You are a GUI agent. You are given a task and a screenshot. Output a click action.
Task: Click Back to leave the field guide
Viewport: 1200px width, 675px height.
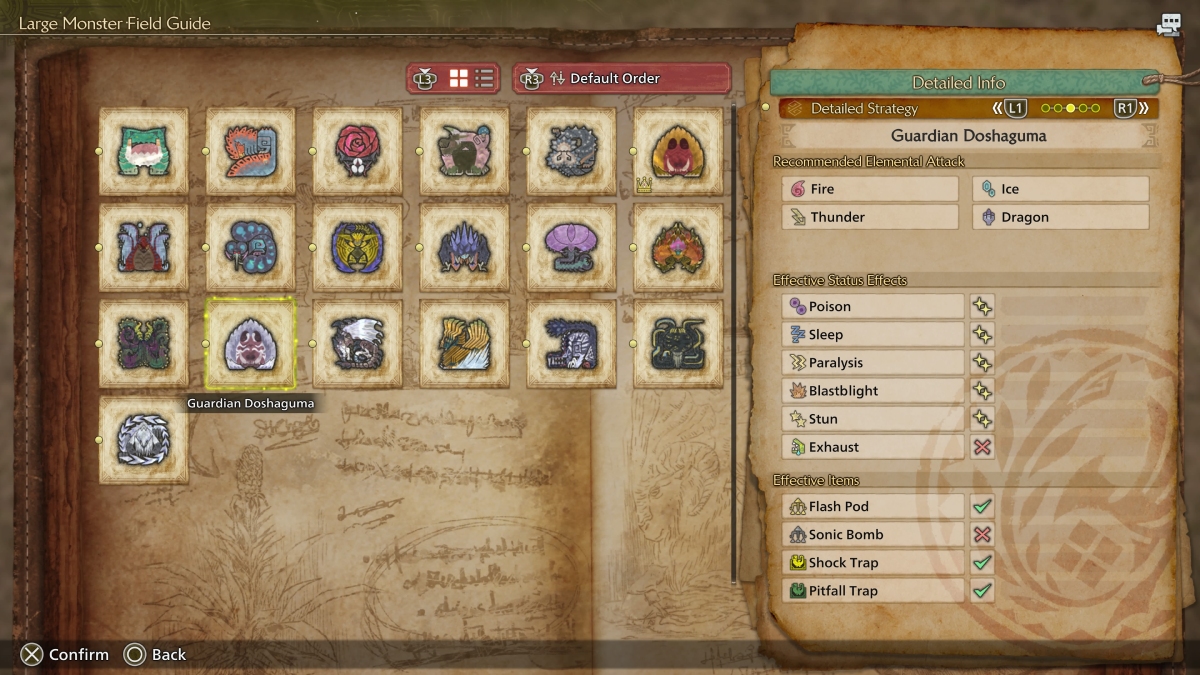click(x=156, y=654)
